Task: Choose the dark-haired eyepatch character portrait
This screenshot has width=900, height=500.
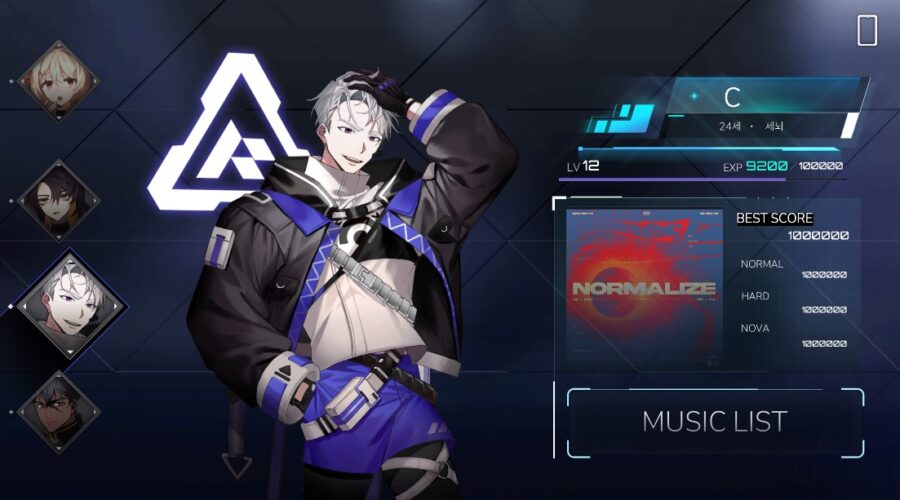Action: click(x=59, y=199)
